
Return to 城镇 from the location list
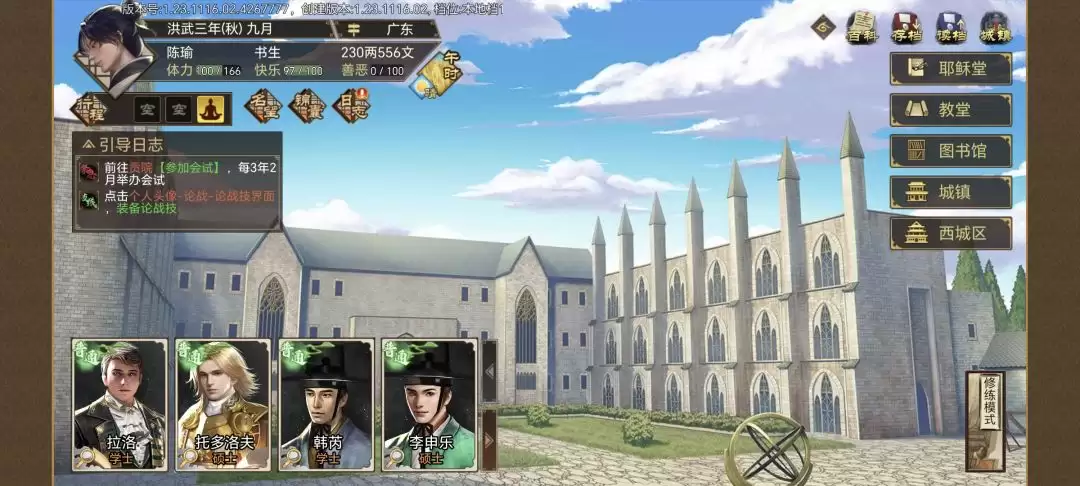click(x=950, y=192)
